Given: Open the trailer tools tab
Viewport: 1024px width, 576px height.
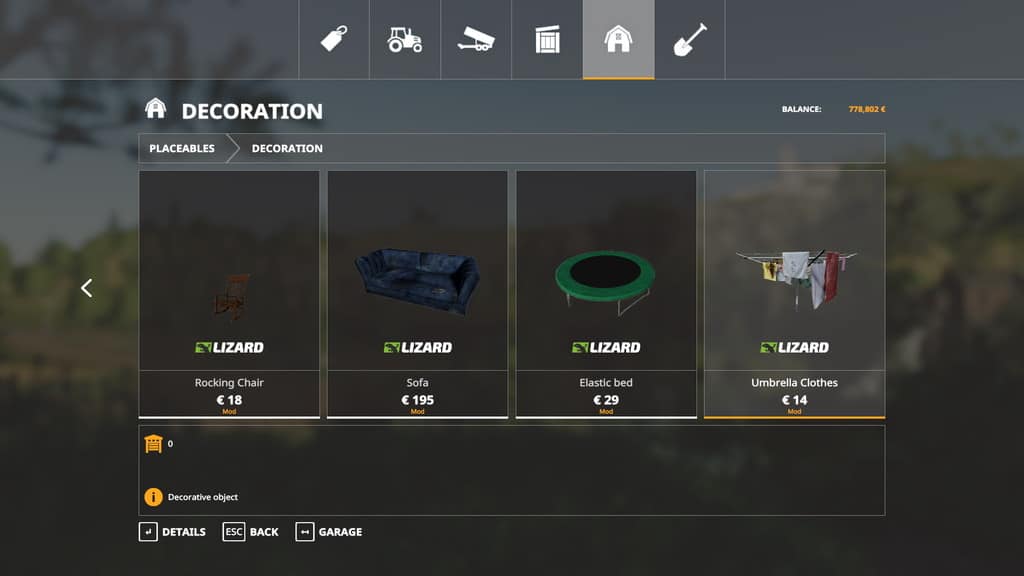Looking at the screenshot, I should (476, 39).
